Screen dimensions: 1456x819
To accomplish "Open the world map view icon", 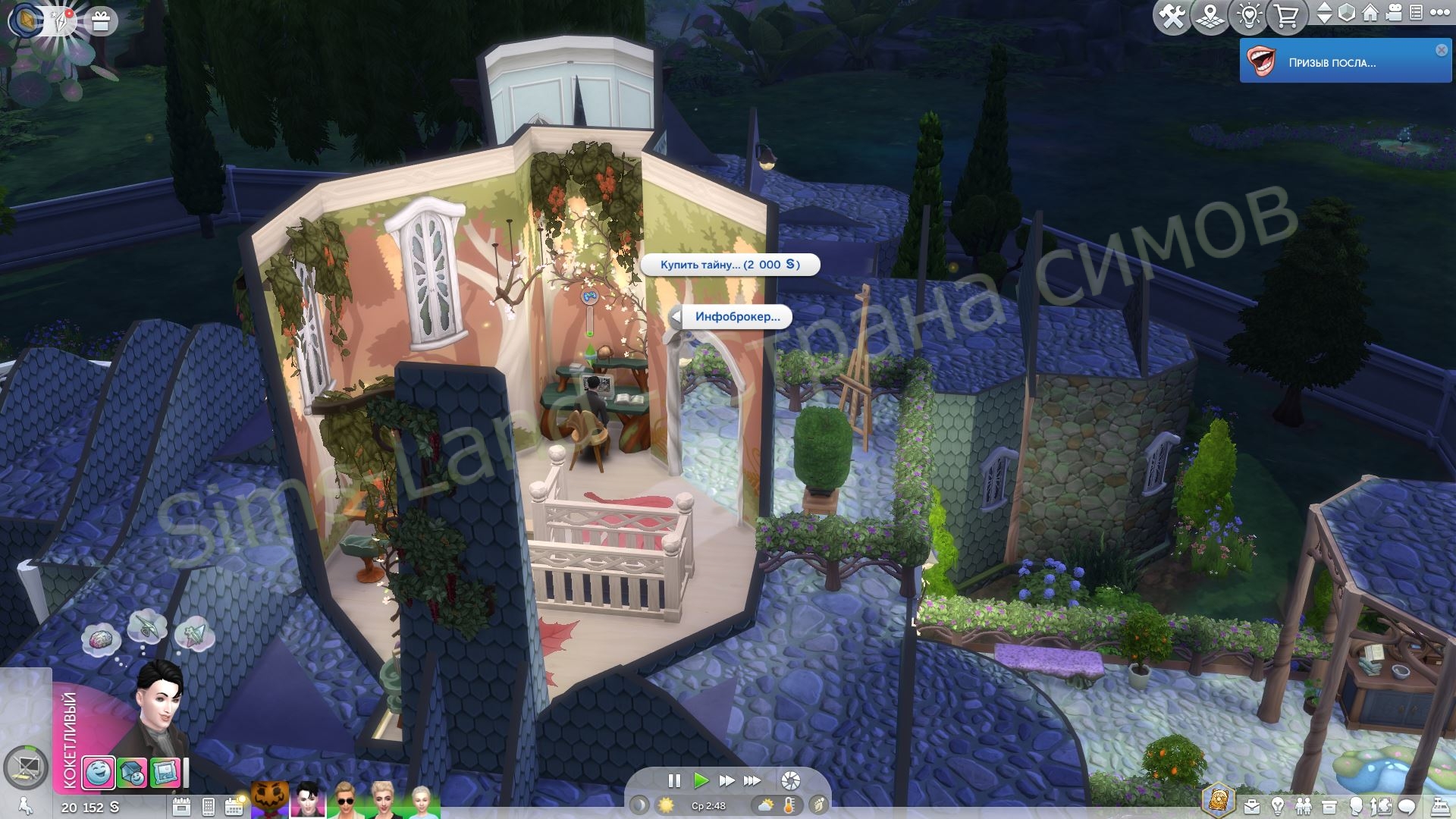I will [1209, 14].
